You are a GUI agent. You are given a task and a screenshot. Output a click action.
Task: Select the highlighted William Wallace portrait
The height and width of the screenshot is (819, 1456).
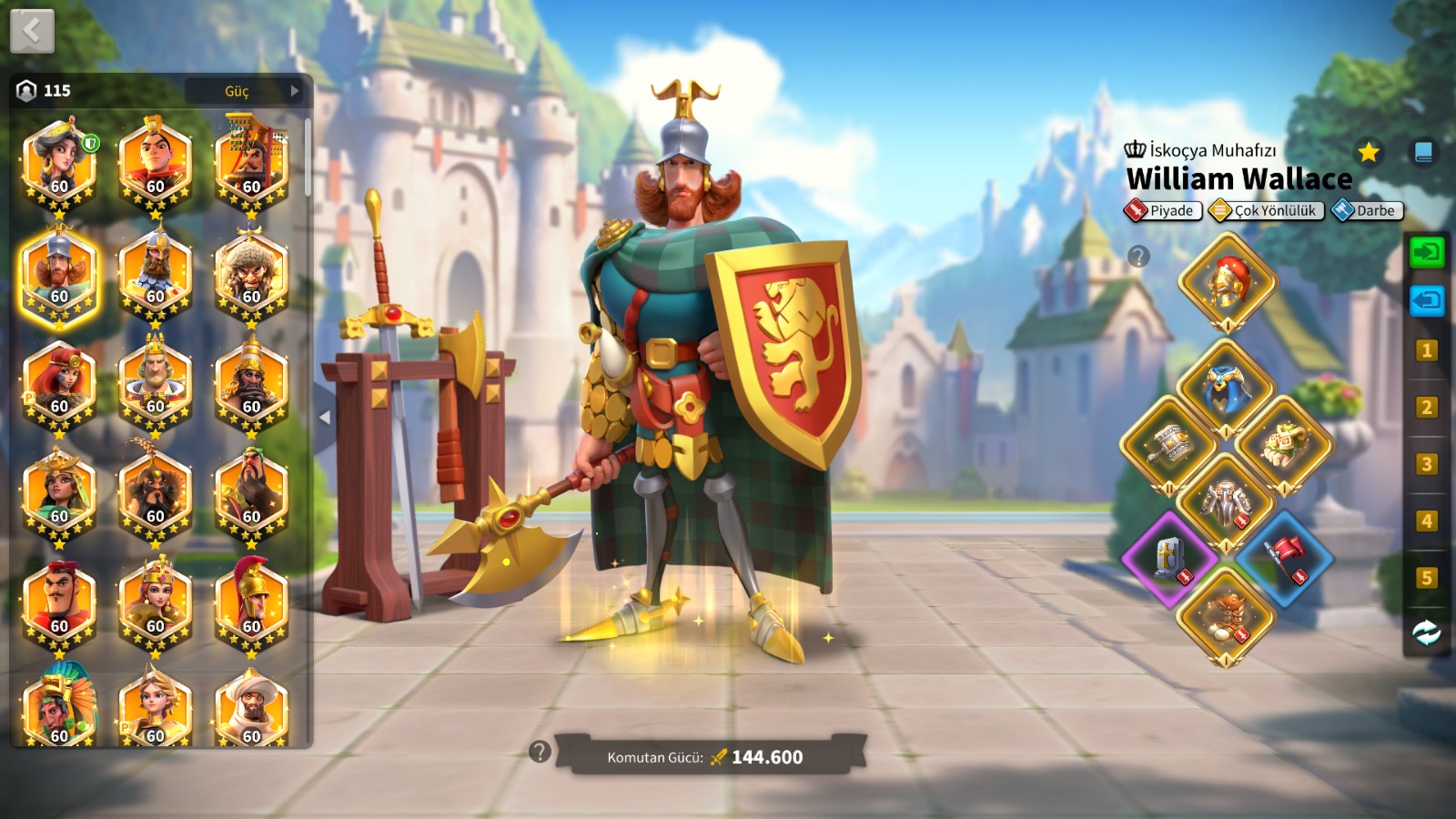pyautogui.click(x=59, y=276)
